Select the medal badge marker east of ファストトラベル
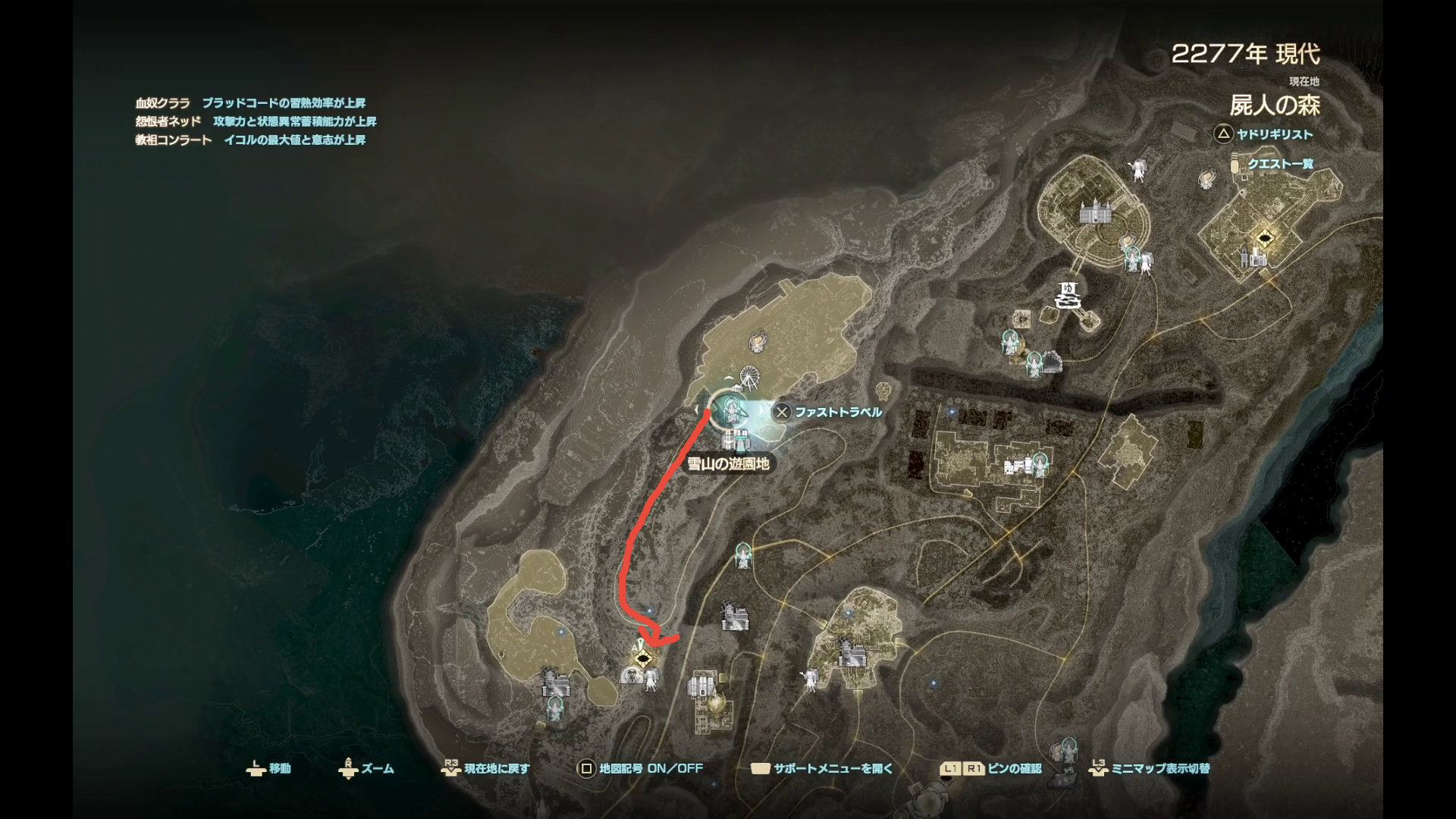 (x=883, y=391)
